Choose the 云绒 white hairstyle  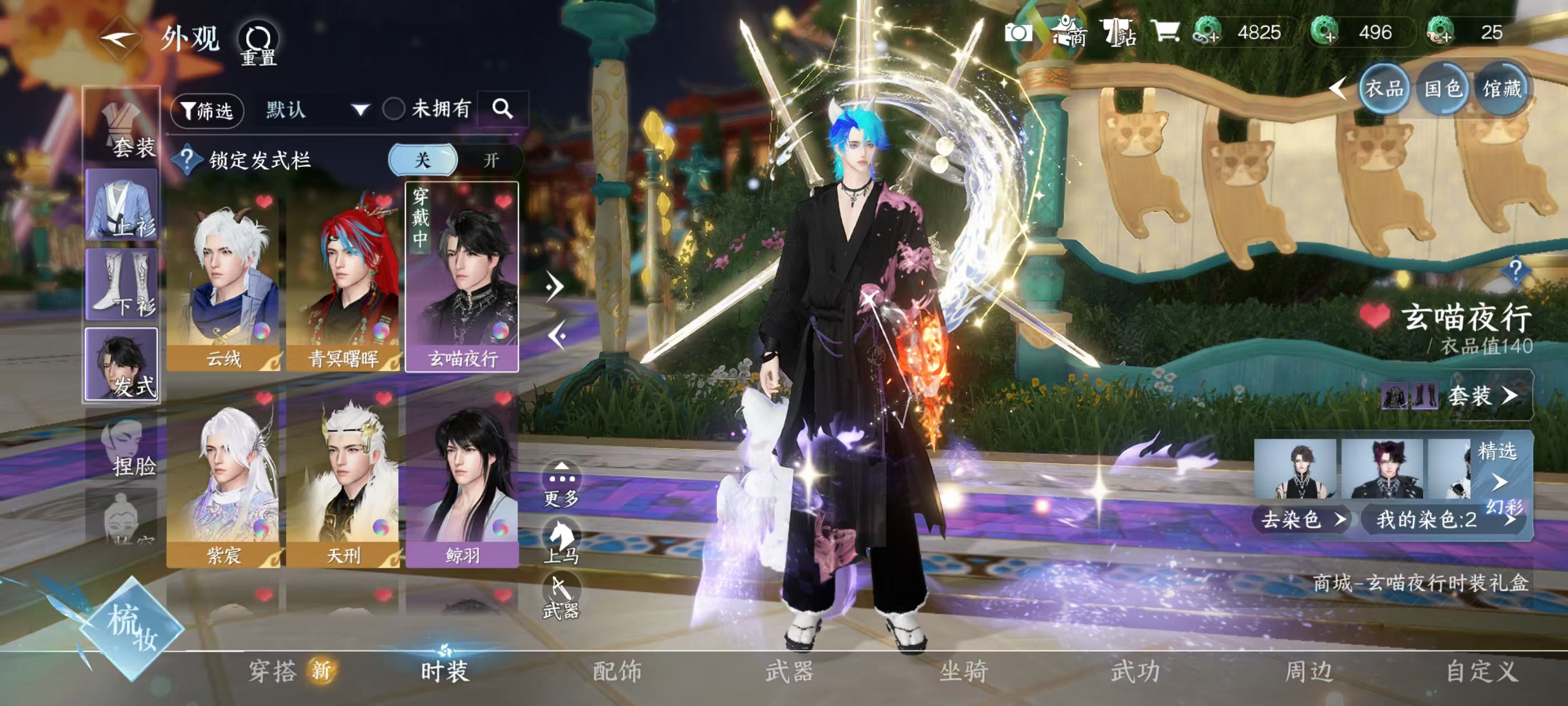[223, 280]
